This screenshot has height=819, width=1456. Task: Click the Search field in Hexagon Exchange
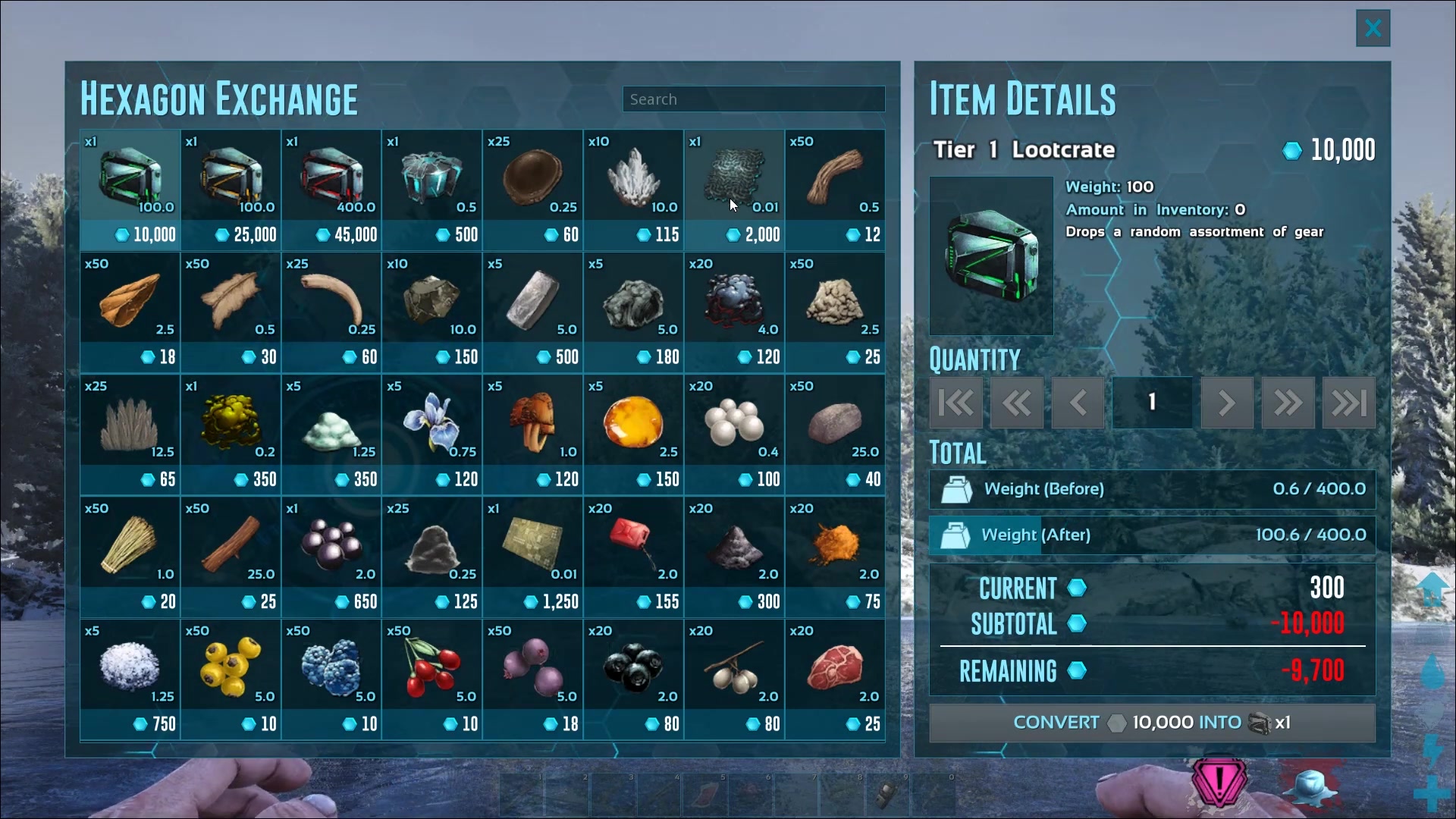pos(754,99)
